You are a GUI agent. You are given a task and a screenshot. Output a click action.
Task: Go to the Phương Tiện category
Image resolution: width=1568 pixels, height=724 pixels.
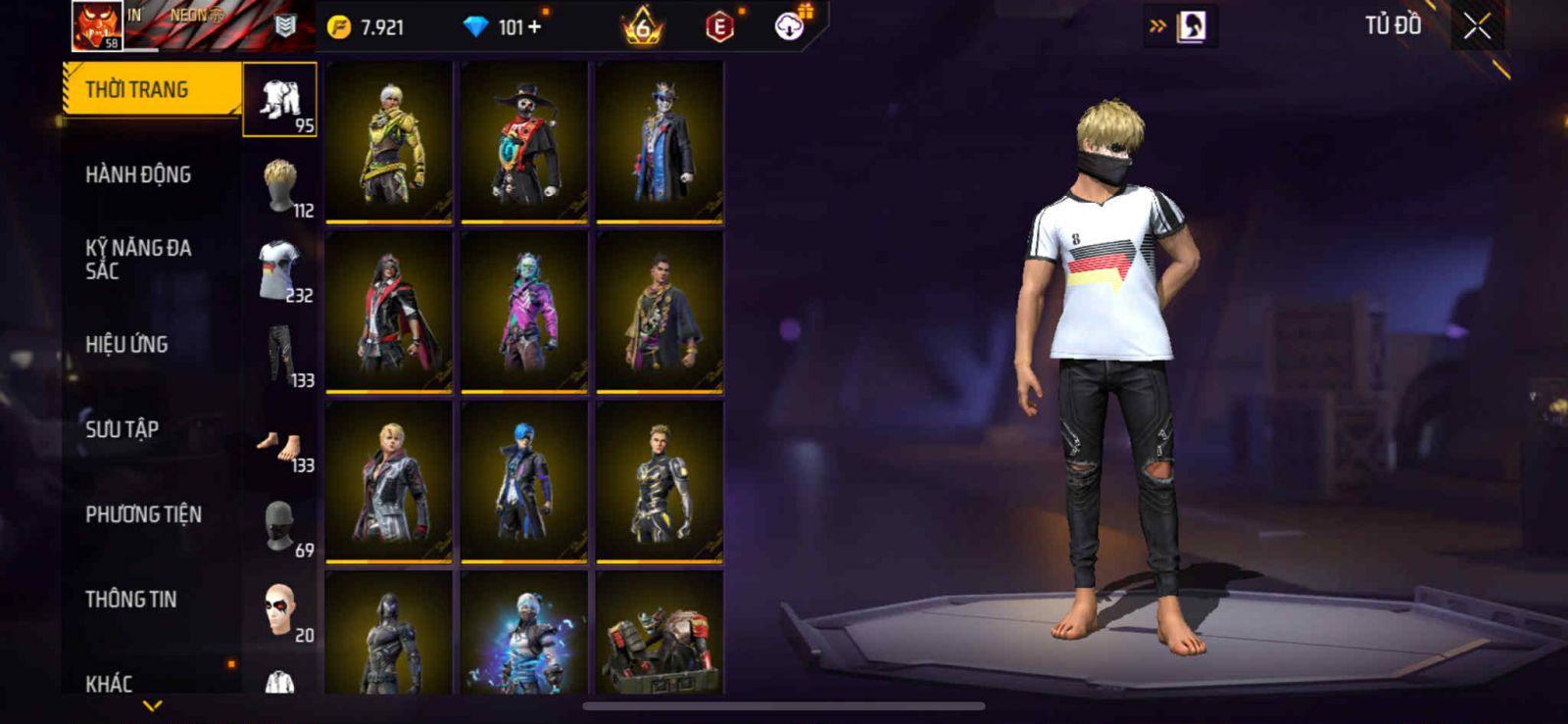pyautogui.click(x=143, y=514)
